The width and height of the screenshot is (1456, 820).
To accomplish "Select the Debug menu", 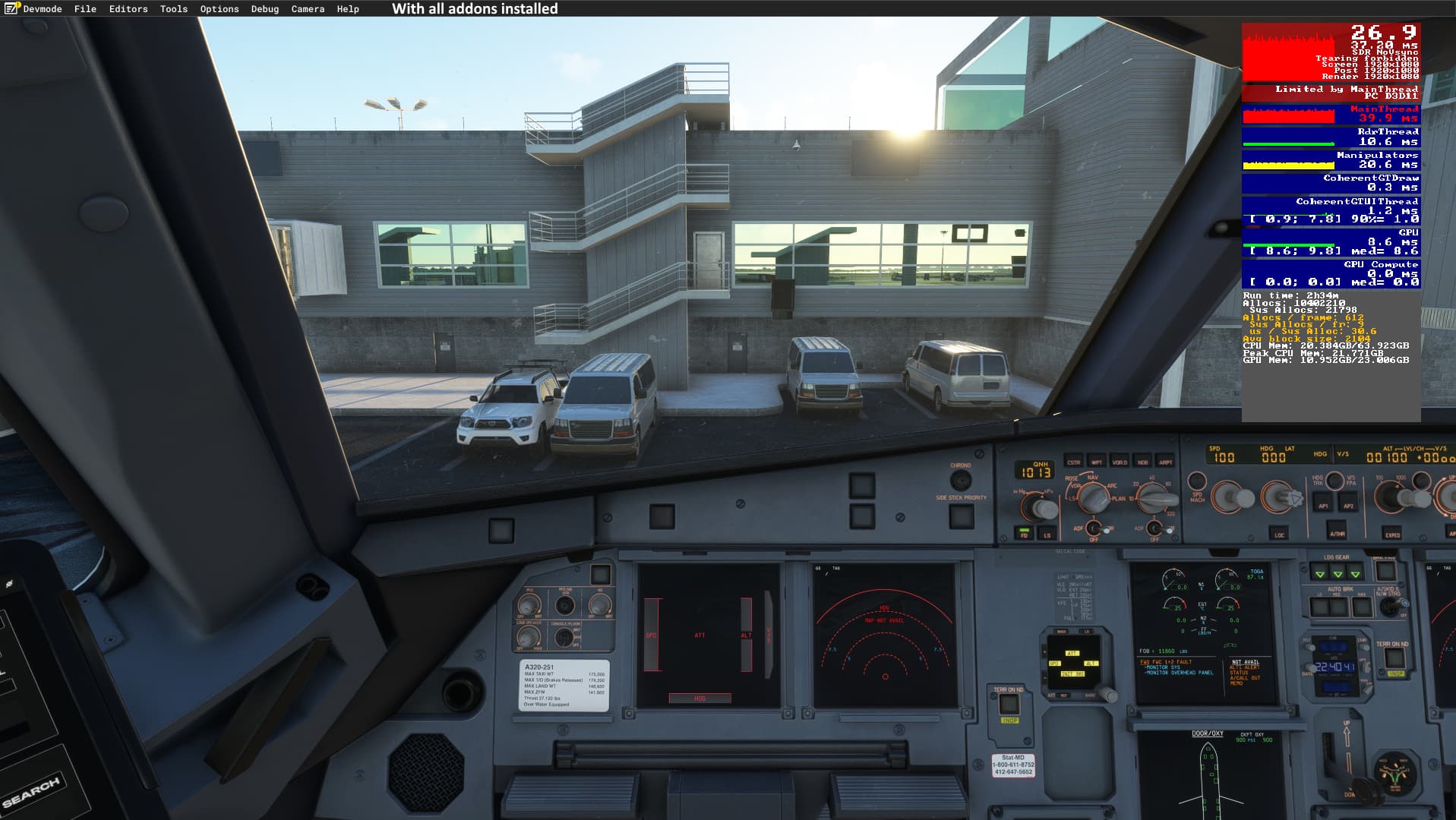I will pyautogui.click(x=265, y=9).
